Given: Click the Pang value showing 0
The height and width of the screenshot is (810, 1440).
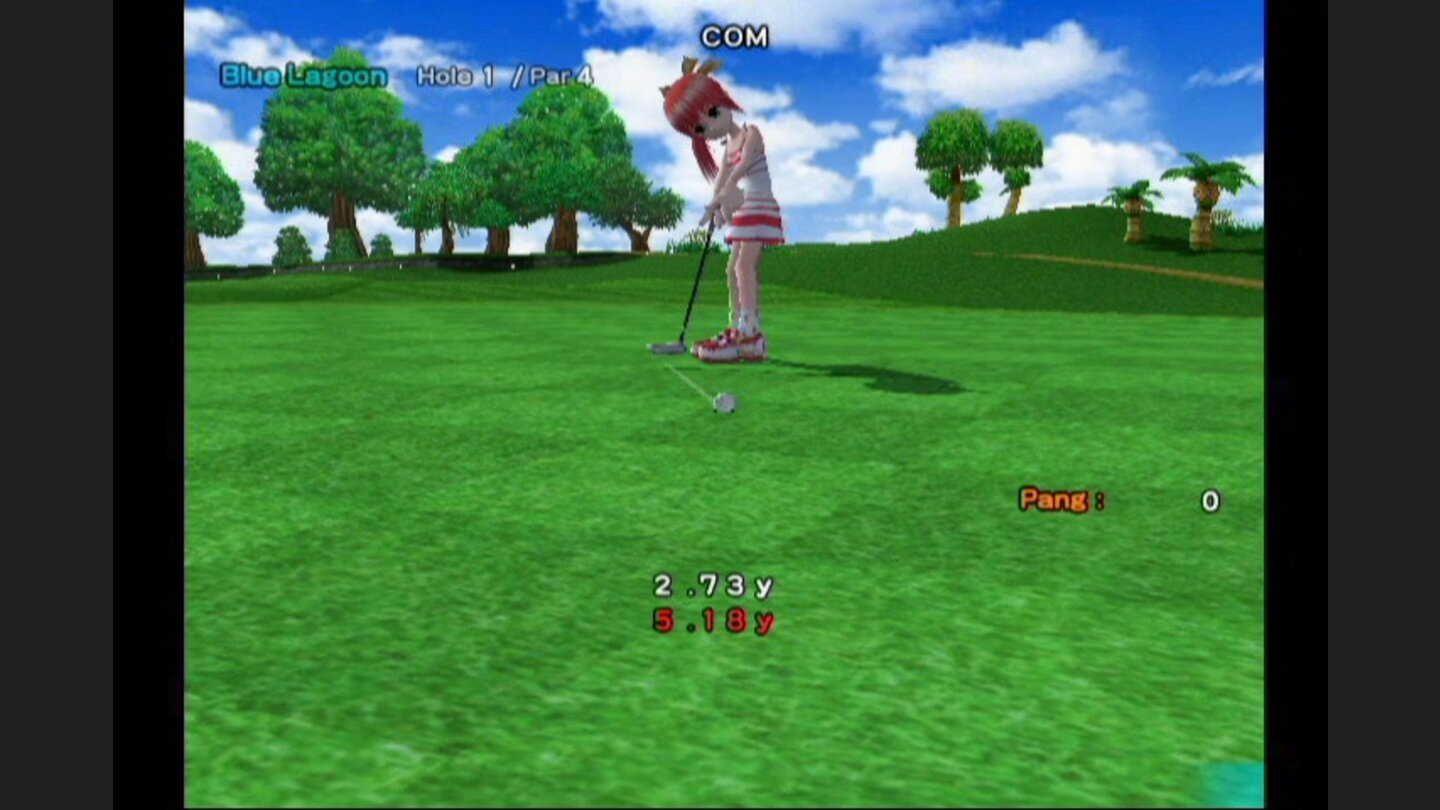Looking at the screenshot, I should pyautogui.click(x=1208, y=501).
